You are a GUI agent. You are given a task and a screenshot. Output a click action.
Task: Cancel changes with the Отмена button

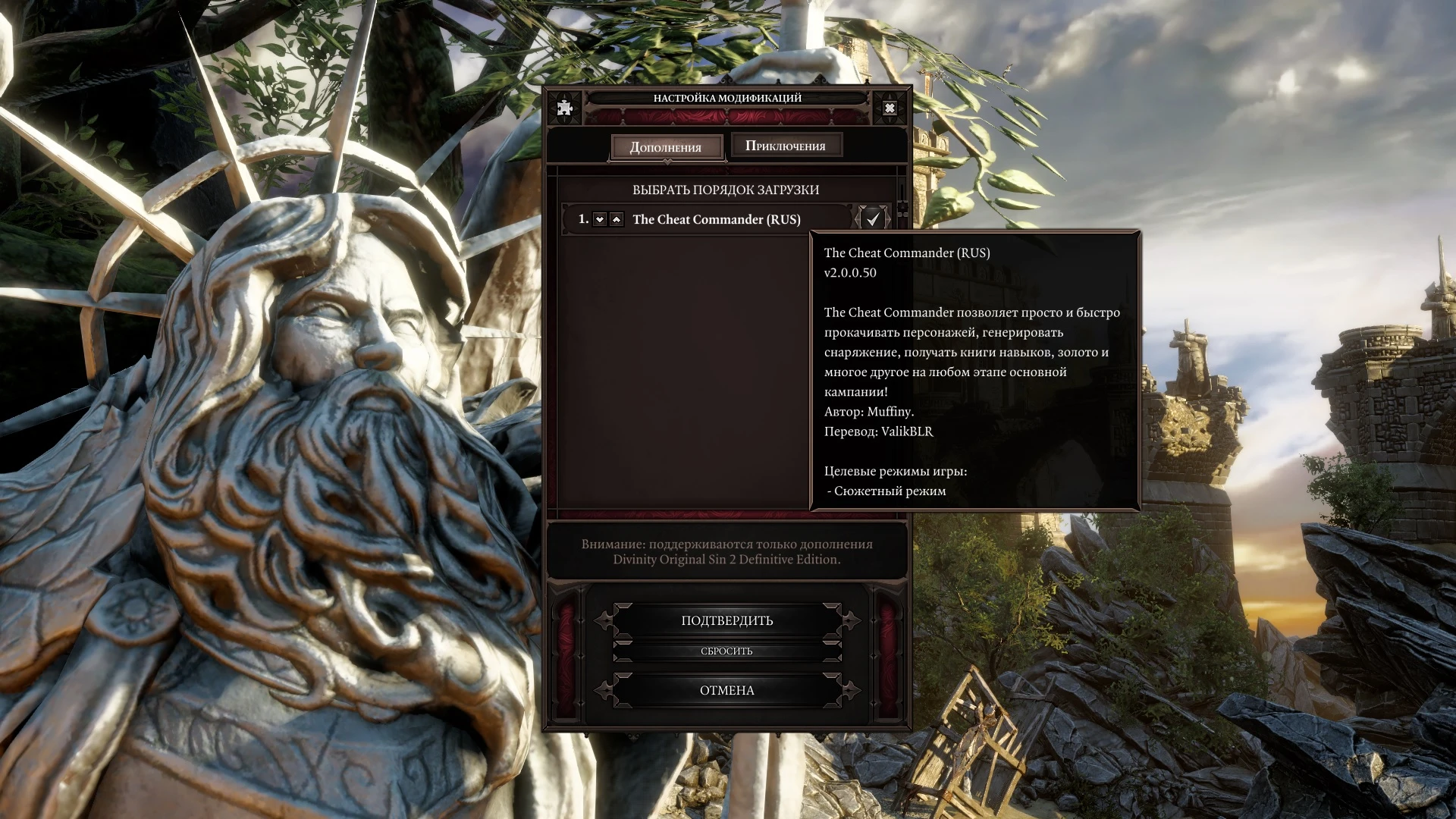pyautogui.click(x=726, y=690)
